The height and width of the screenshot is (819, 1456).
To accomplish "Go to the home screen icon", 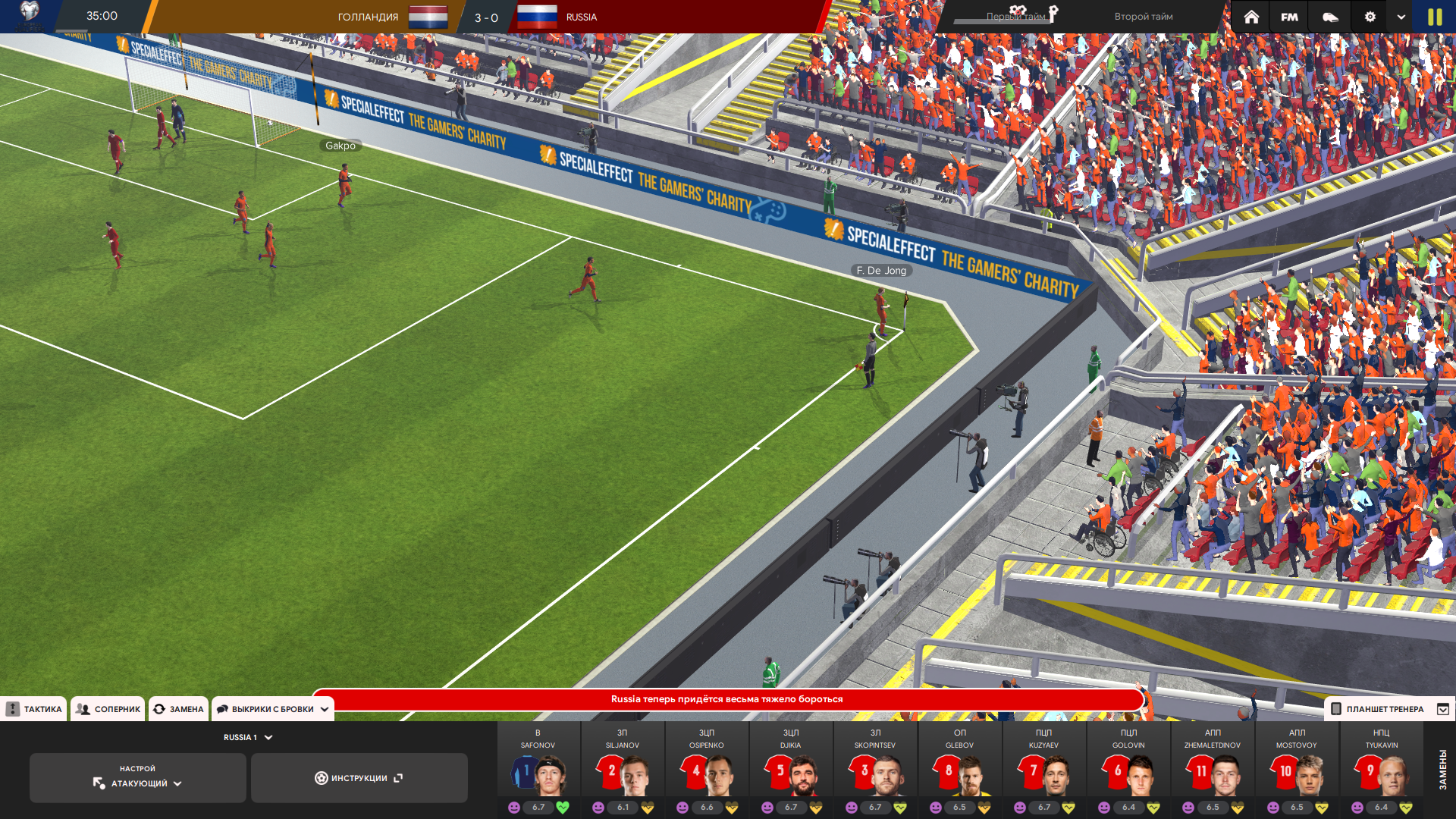I will (1251, 17).
